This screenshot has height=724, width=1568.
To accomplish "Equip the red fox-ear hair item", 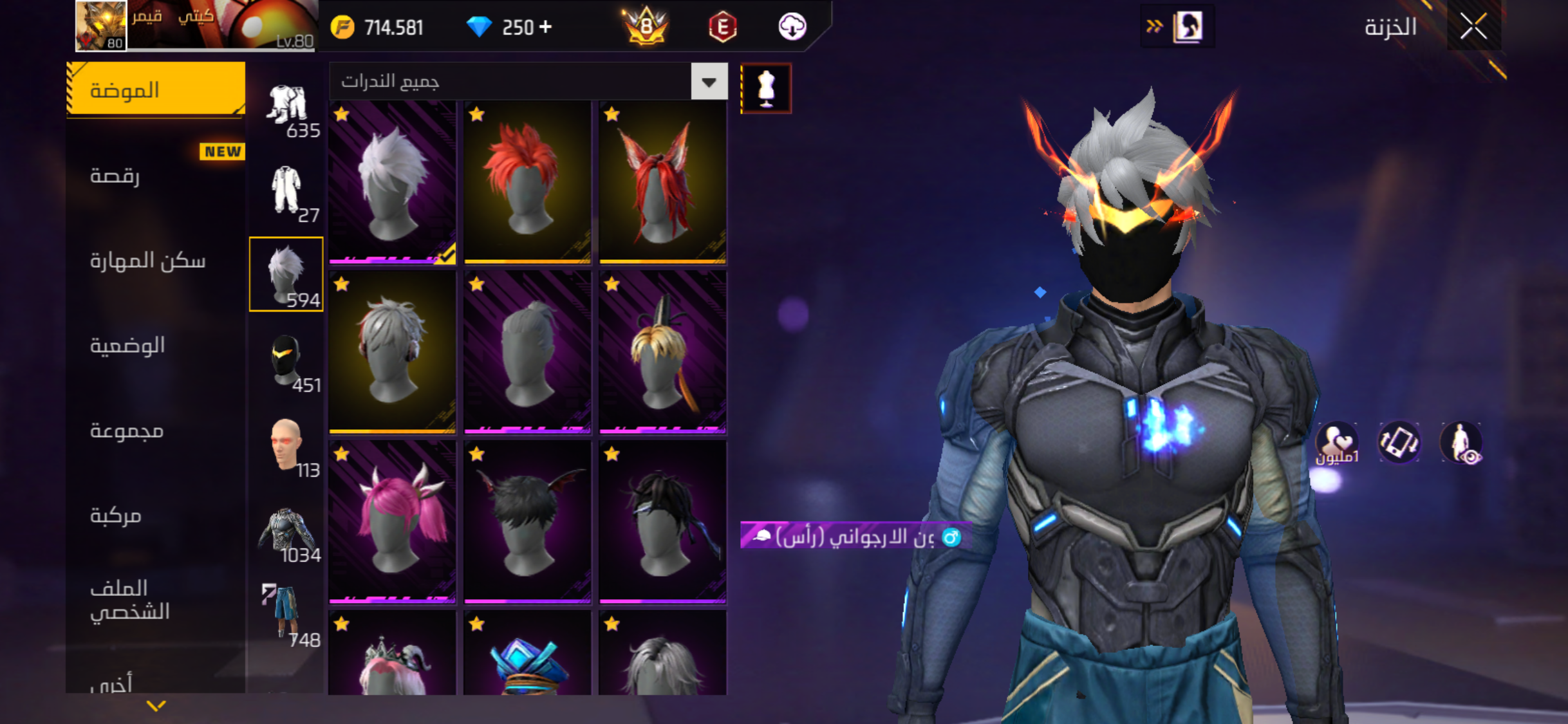I will [662, 182].
